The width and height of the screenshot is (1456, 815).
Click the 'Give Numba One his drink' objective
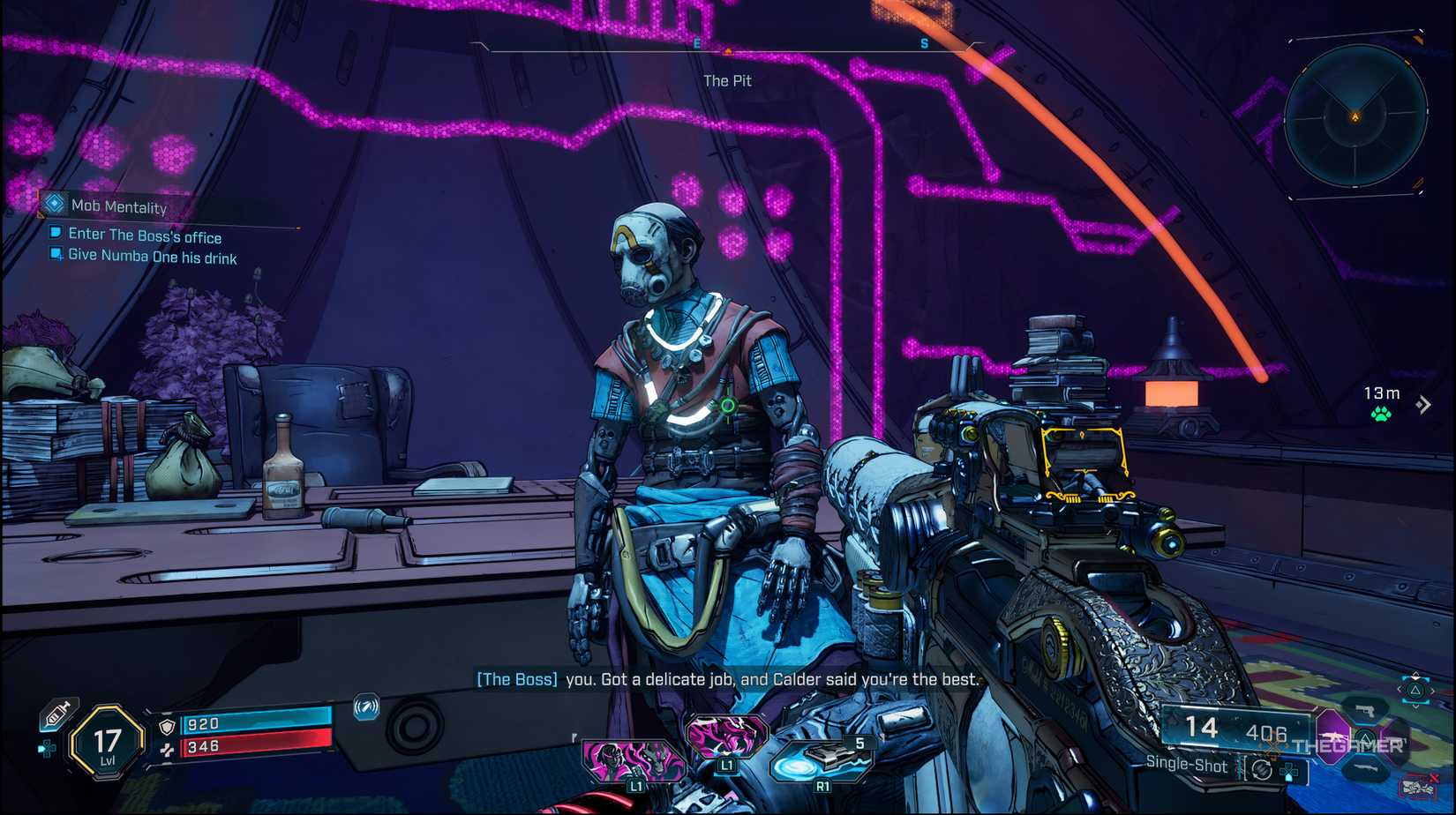coord(152,258)
